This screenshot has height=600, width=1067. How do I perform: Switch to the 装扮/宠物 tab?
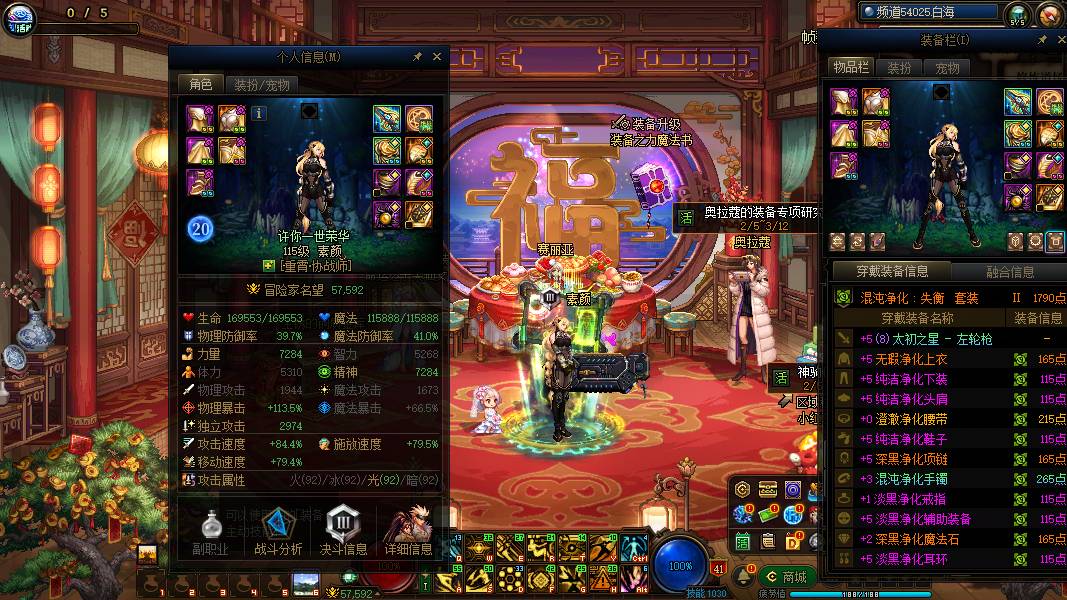click(x=262, y=85)
